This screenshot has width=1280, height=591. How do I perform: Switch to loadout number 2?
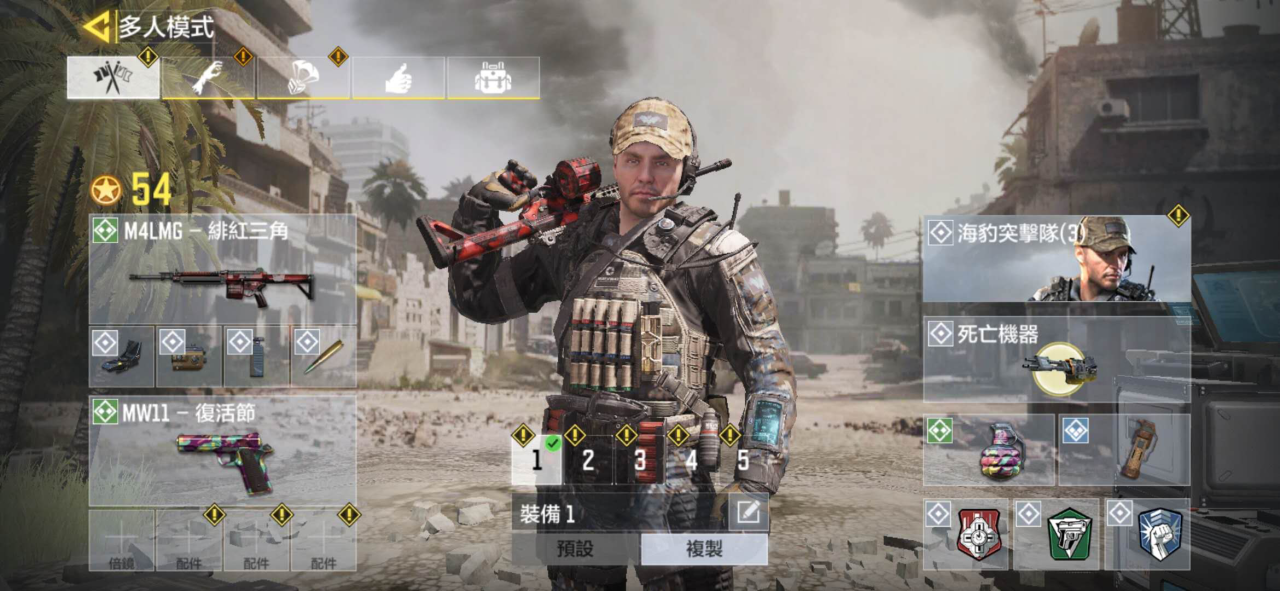(588, 459)
